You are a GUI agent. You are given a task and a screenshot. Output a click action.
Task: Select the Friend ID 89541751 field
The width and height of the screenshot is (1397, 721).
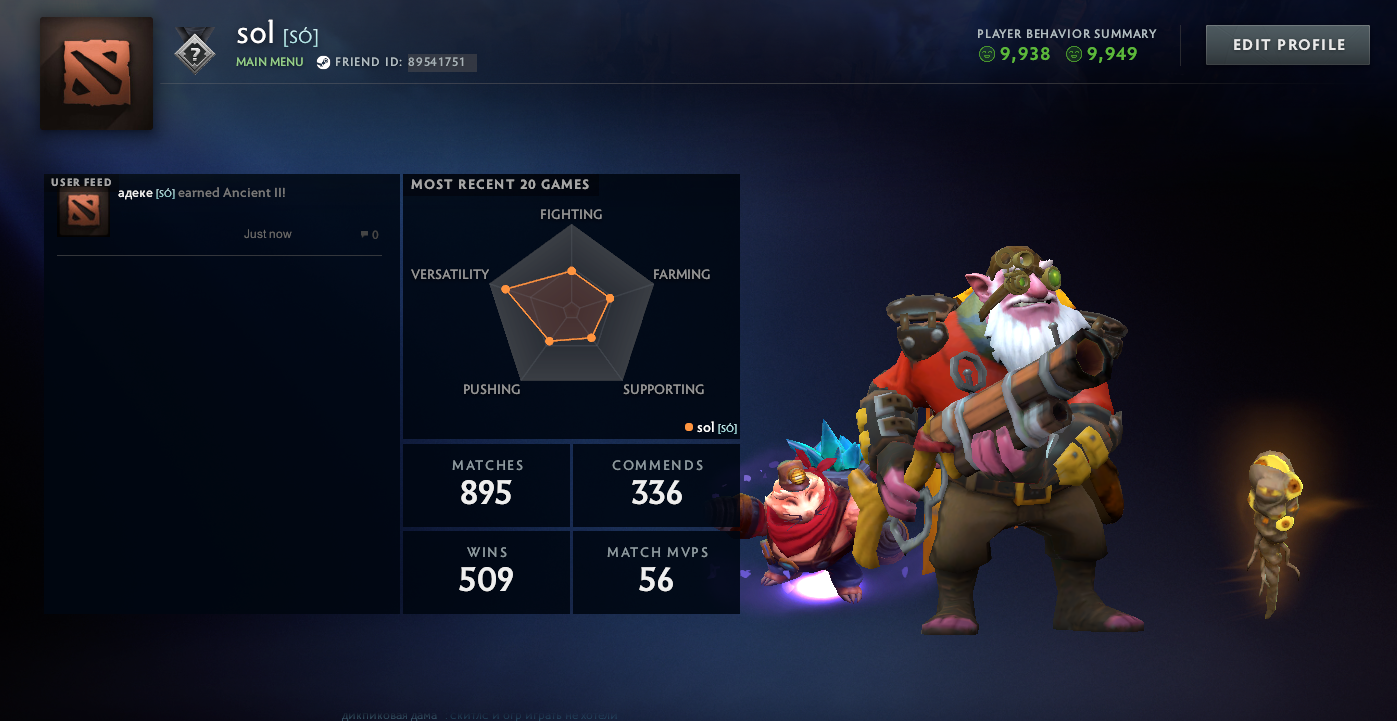441,62
